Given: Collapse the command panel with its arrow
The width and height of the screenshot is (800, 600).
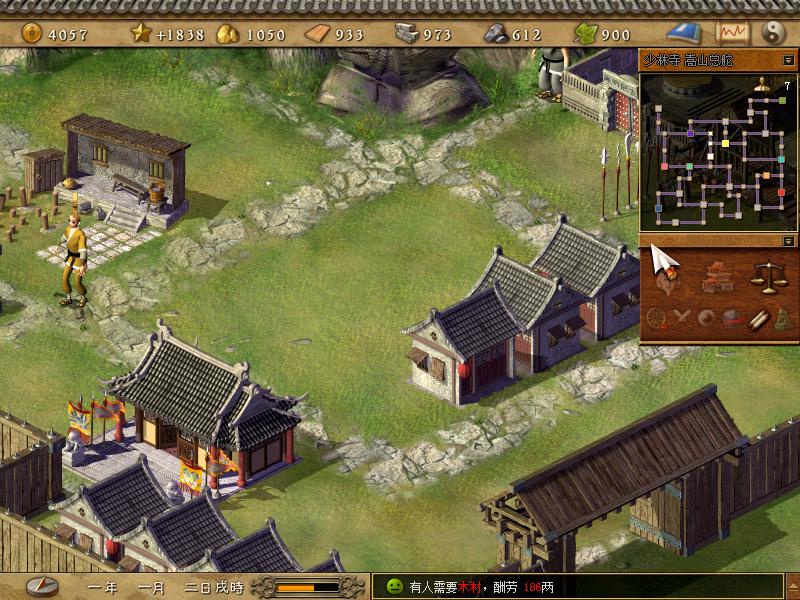Looking at the screenshot, I should click(788, 241).
